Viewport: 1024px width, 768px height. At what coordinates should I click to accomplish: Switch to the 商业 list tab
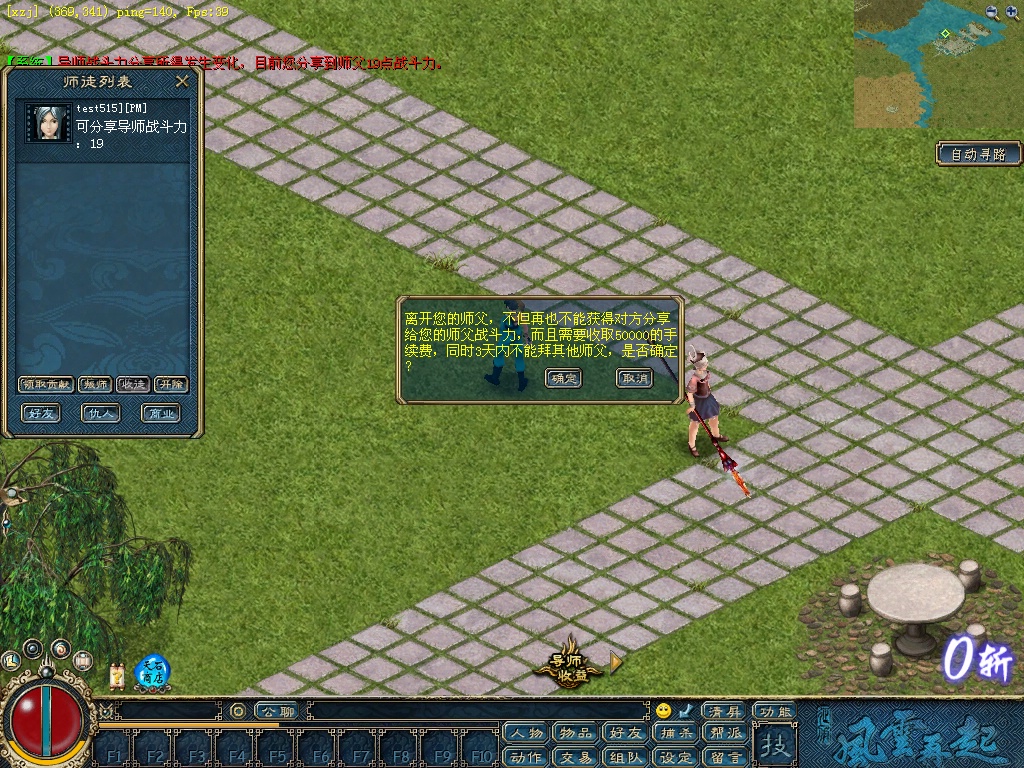tap(160, 413)
